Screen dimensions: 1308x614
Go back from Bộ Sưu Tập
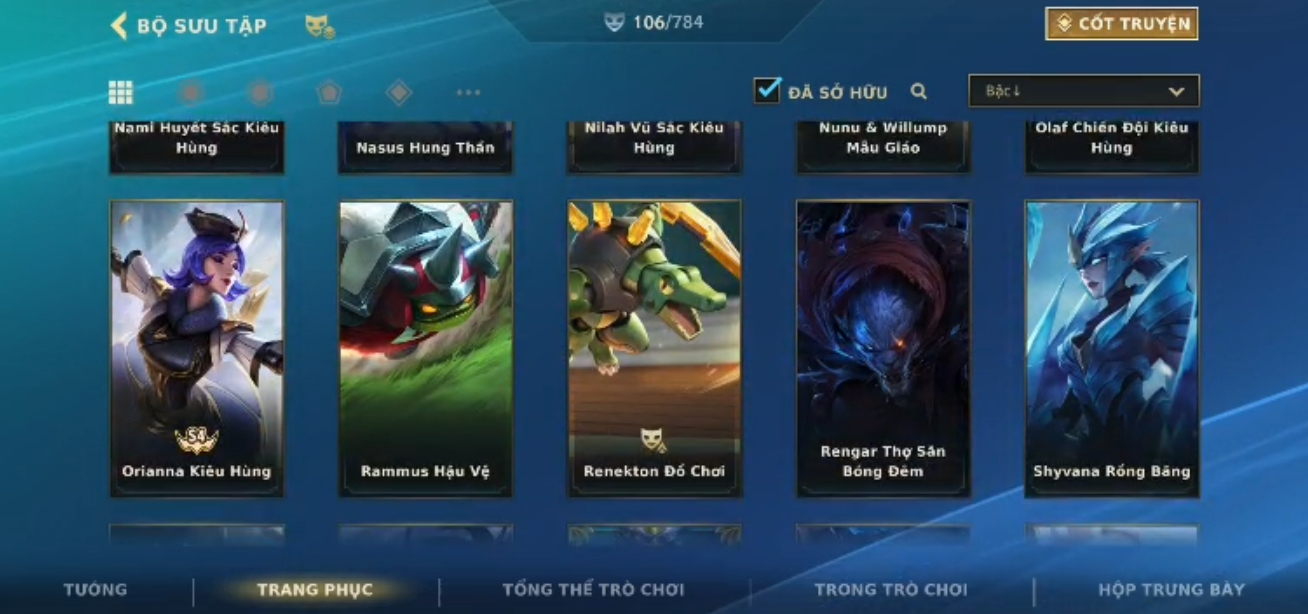point(119,26)
